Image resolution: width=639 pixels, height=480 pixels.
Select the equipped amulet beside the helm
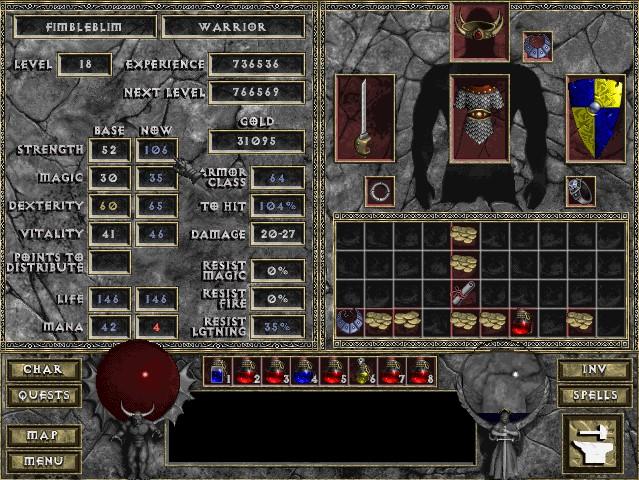click(x=537, y=46)
